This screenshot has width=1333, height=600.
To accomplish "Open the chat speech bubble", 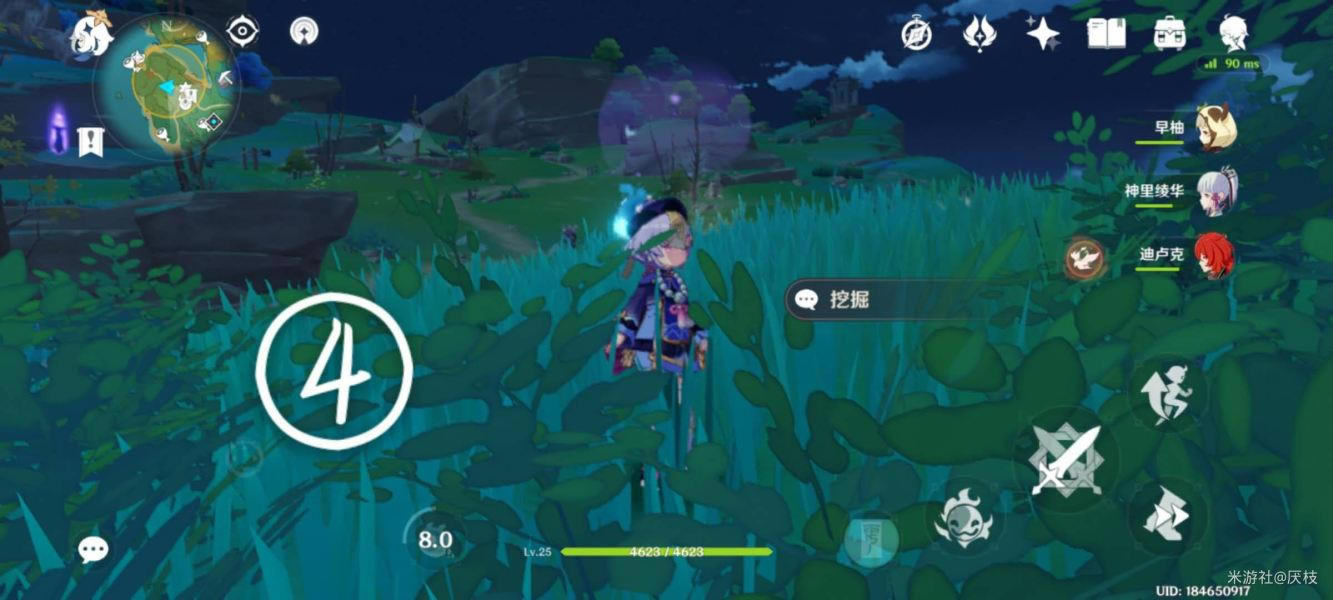I will click(x=93, y=548).
